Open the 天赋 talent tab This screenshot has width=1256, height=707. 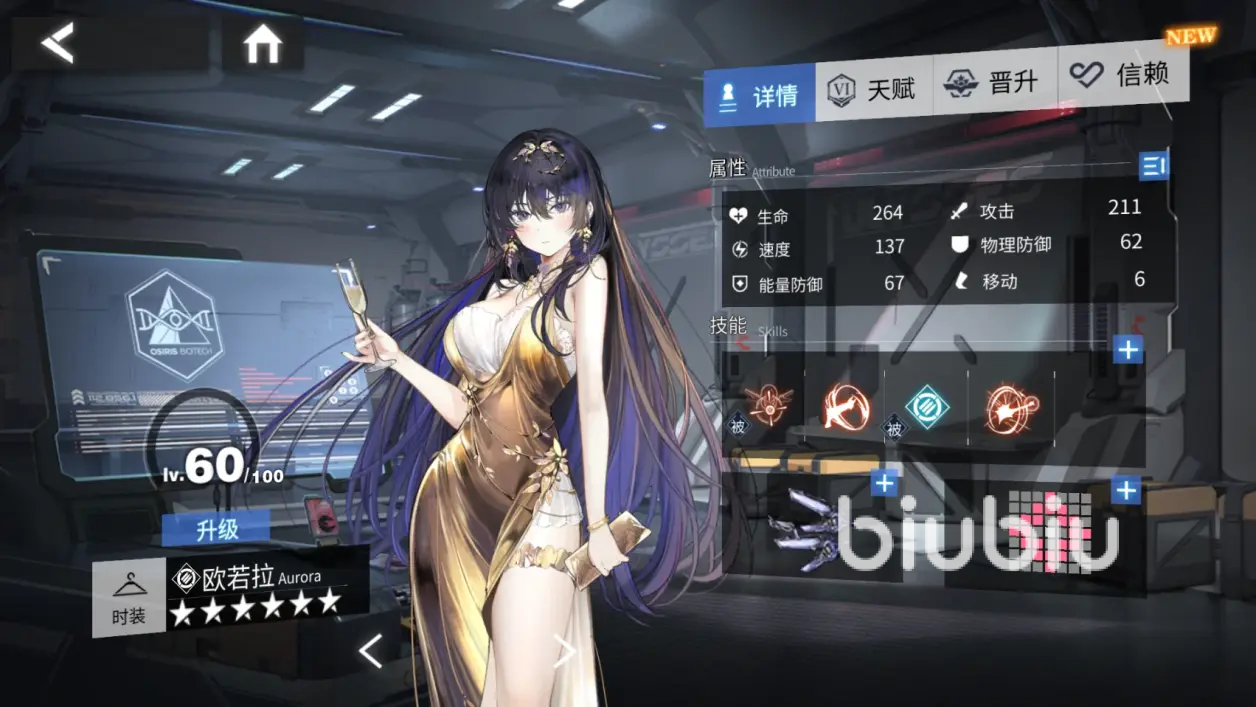pyautogui.click(x=873, y=89)
